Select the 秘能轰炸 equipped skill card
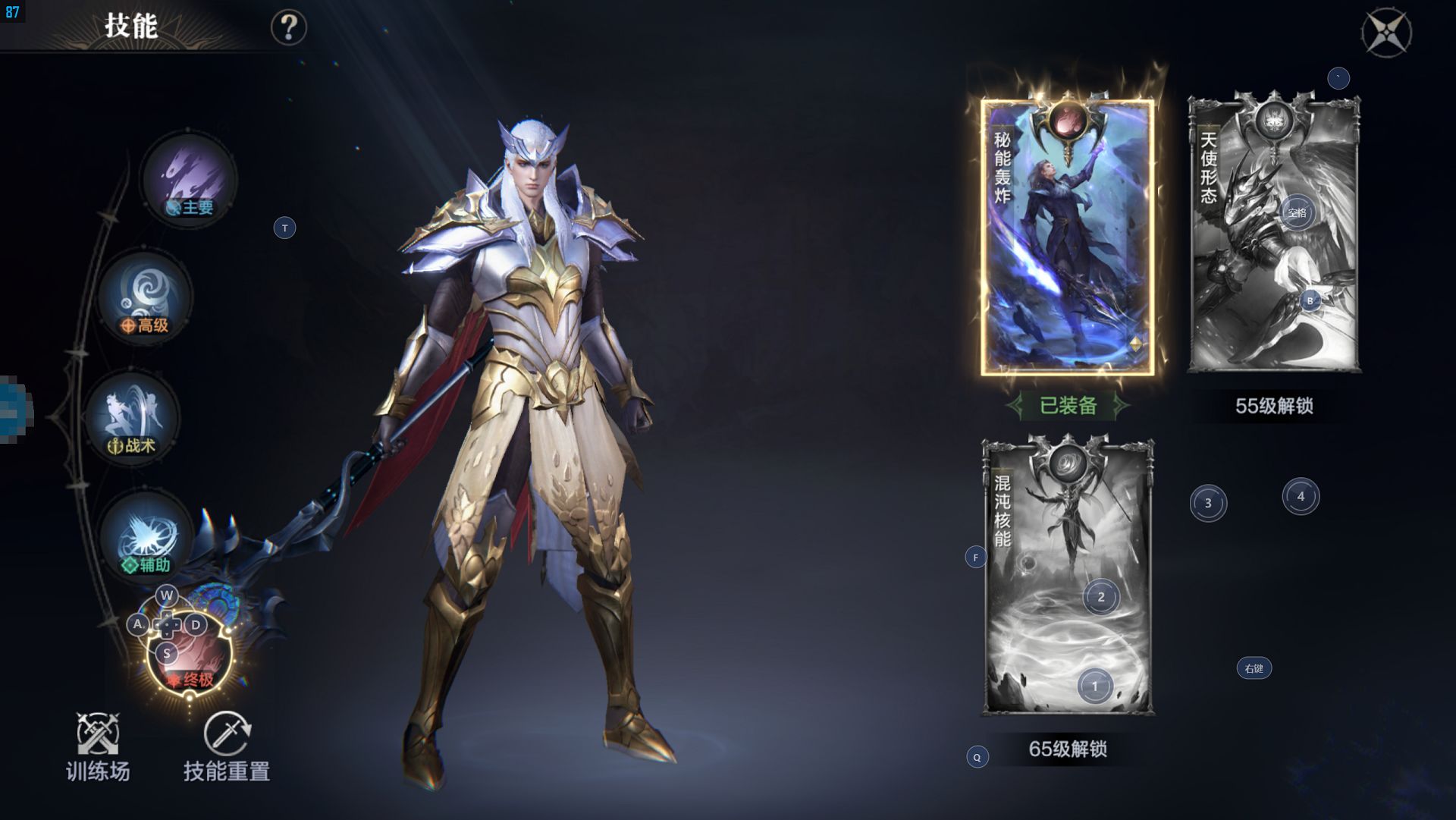 coord(1067,237)
